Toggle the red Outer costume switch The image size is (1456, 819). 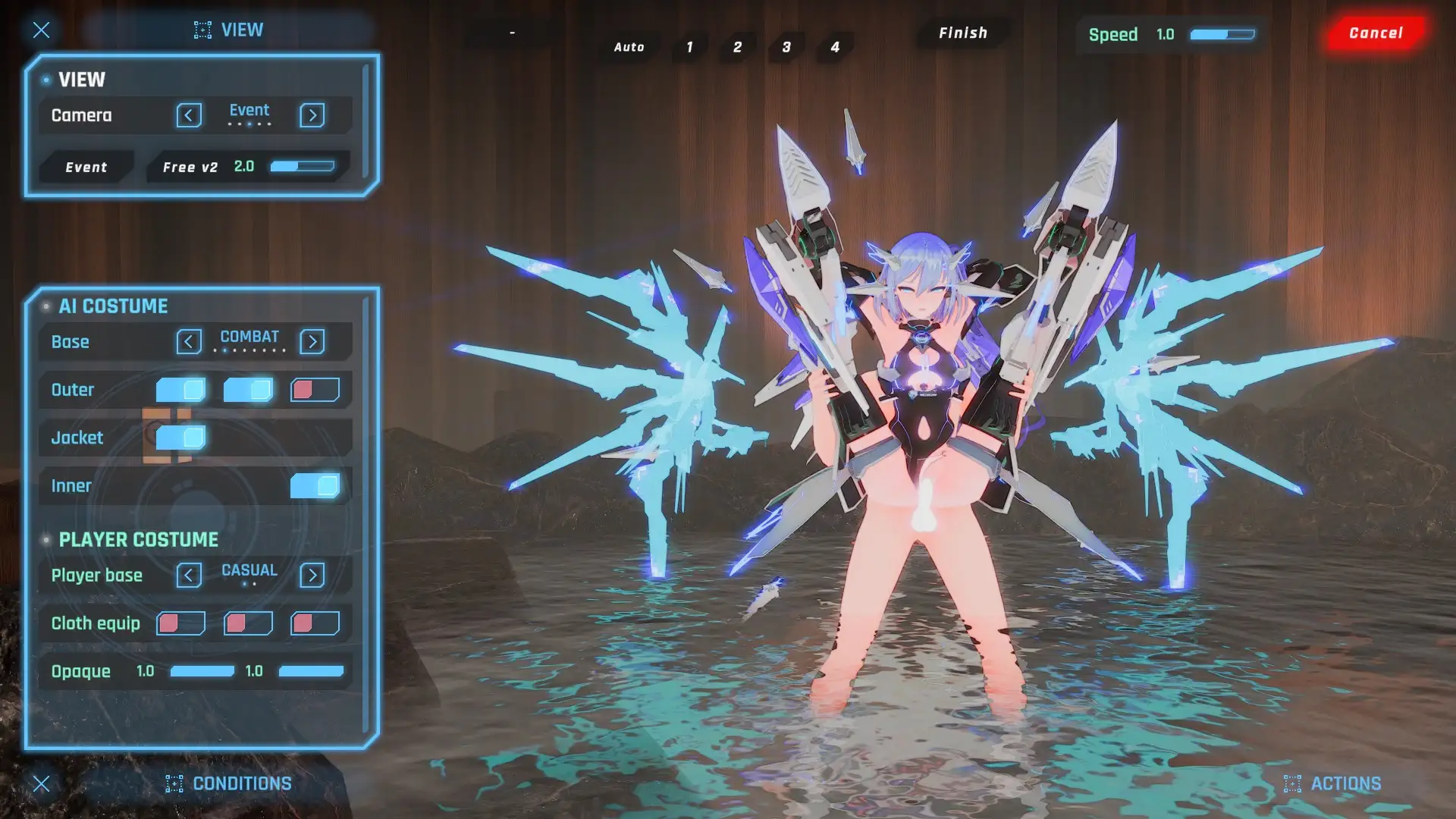tap(315, 391)
